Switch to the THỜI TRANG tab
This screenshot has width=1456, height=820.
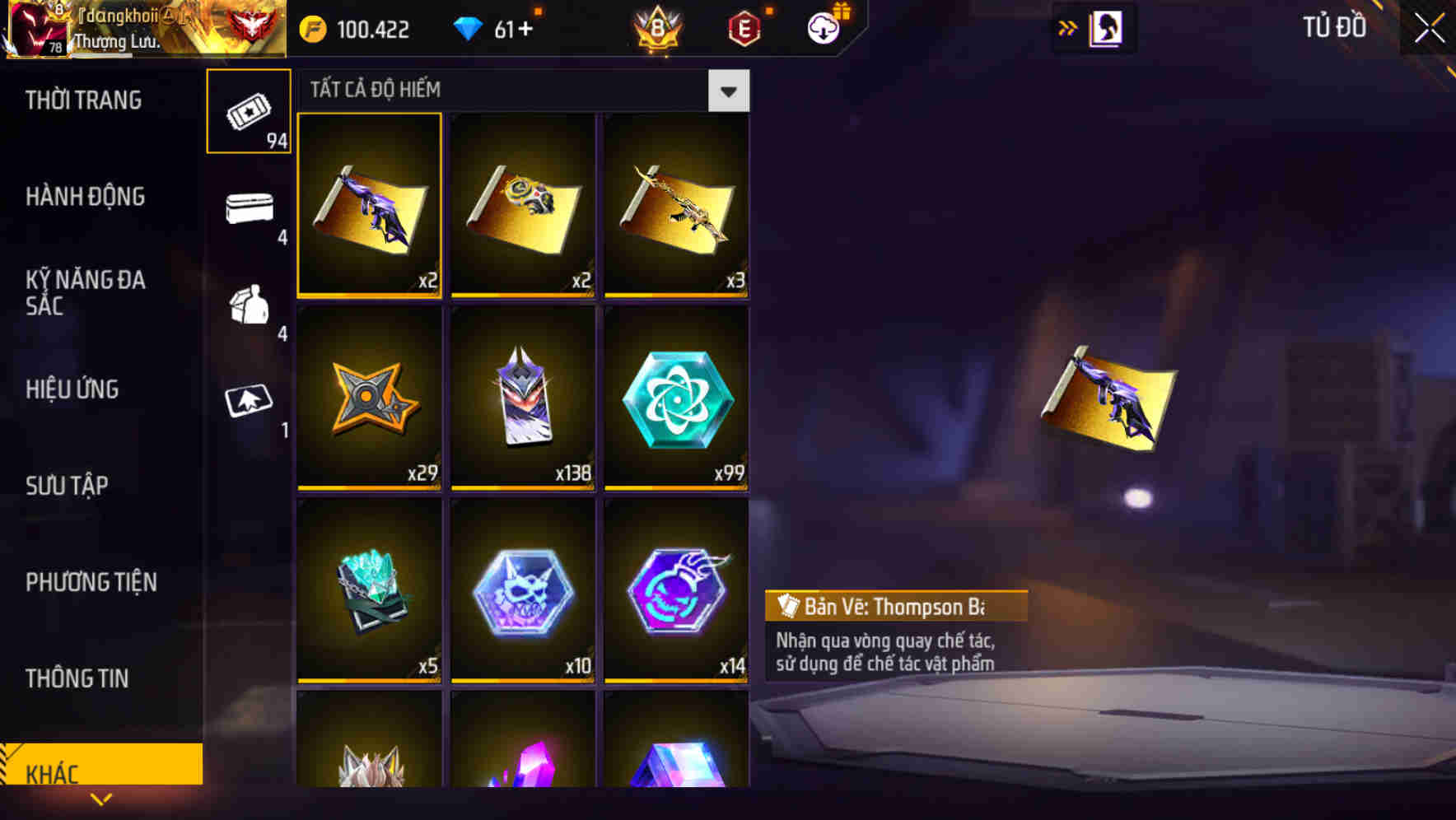point(82,100)
